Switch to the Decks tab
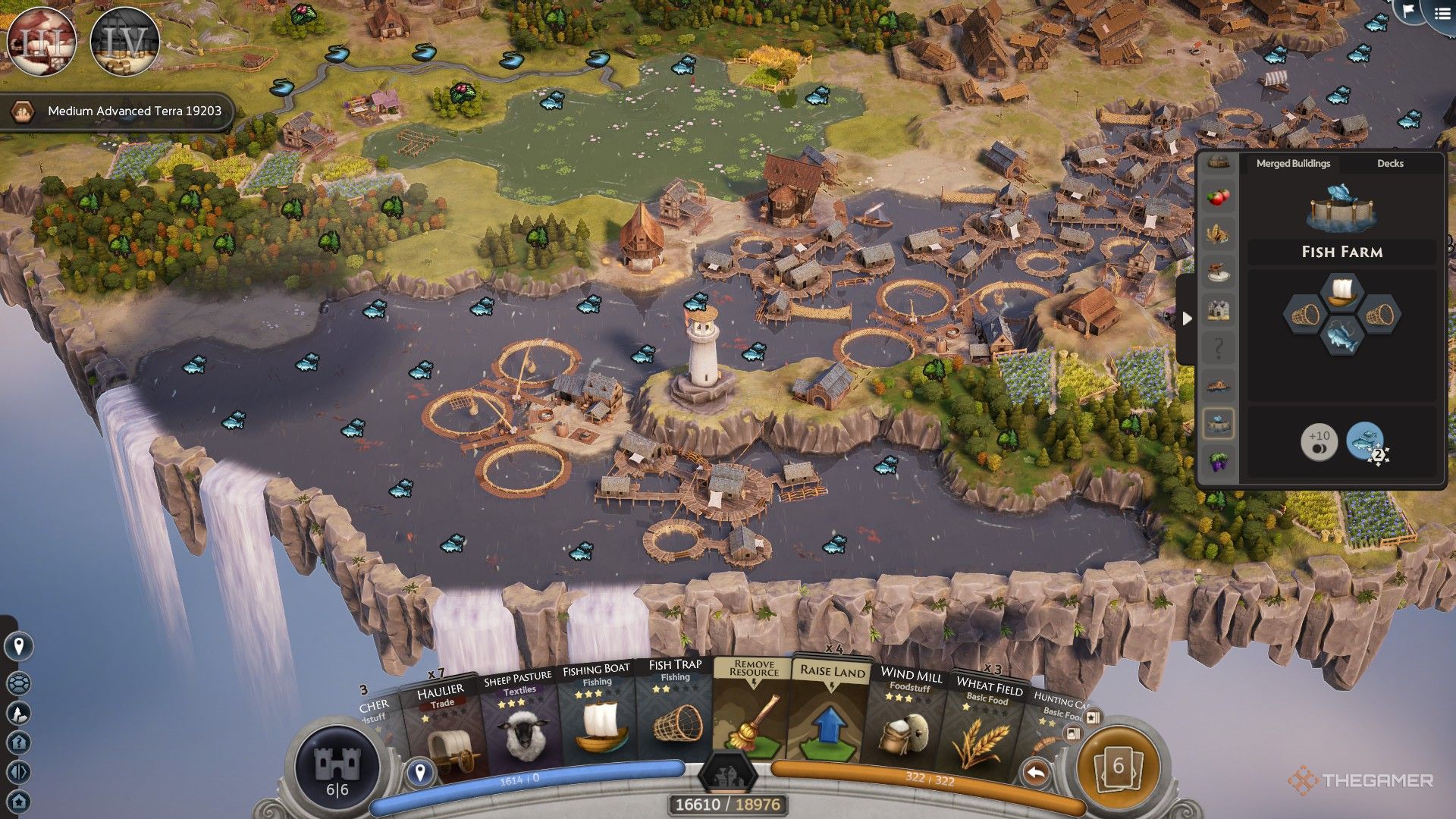 (1389, 163)
